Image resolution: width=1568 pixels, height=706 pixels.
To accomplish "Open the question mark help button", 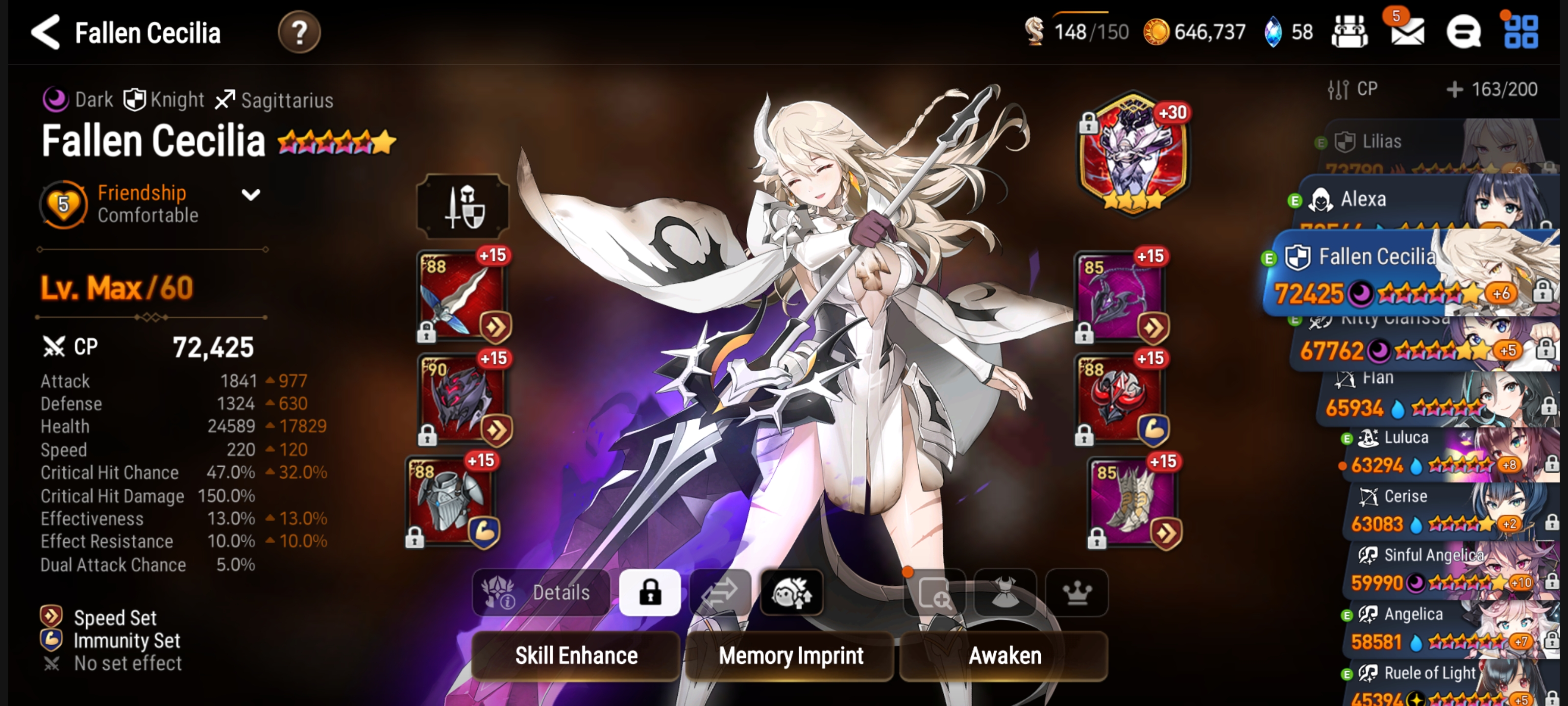I will coord(299,32).
